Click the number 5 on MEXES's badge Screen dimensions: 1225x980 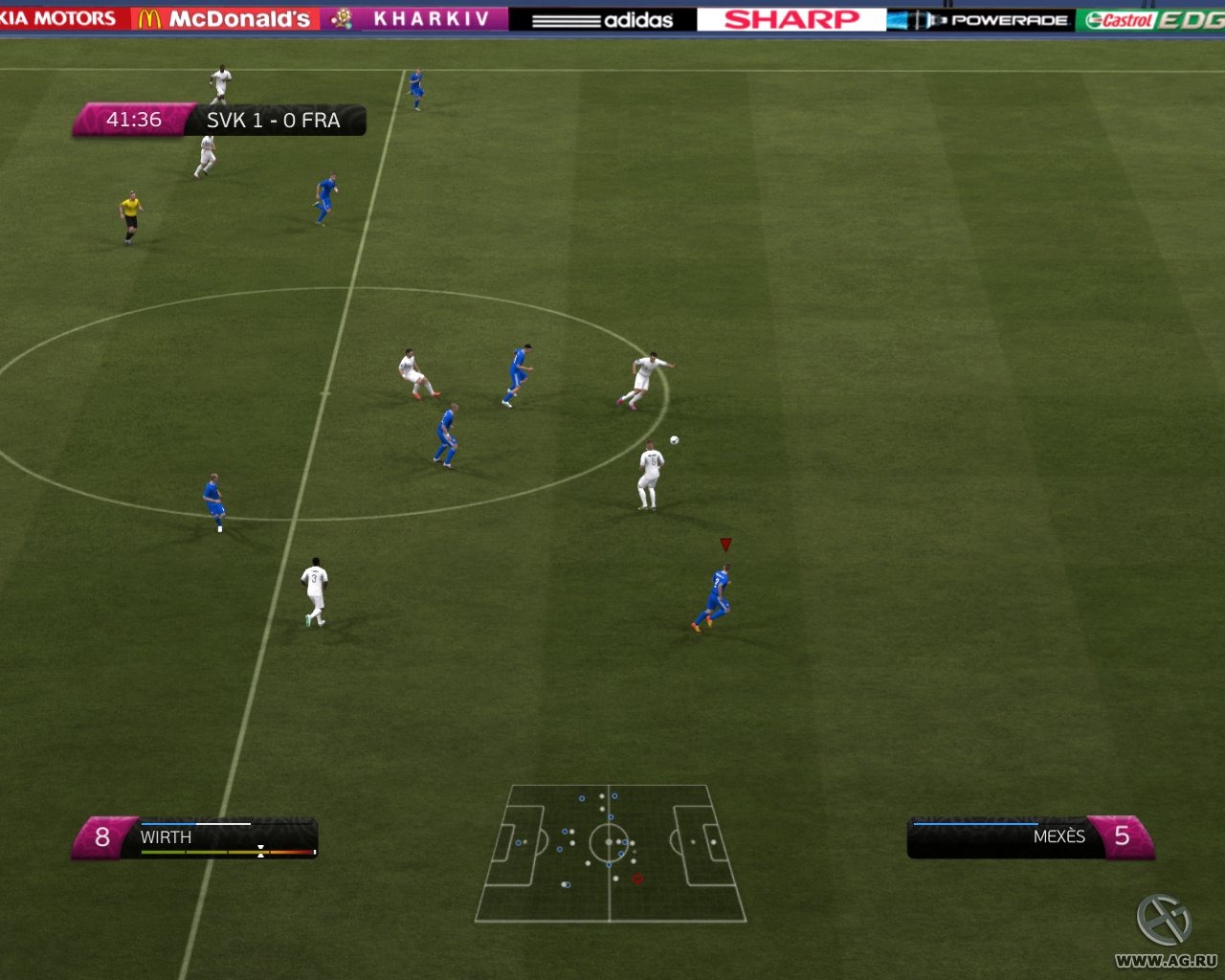[x=1123, y=836]
